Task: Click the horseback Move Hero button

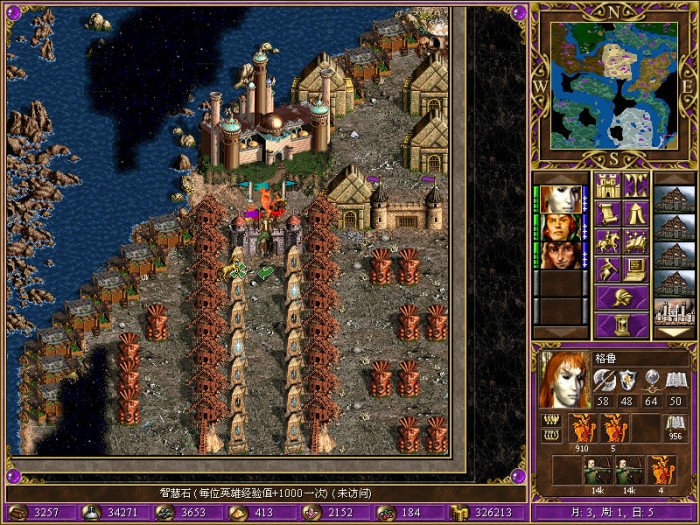Action: coord(608,241)
